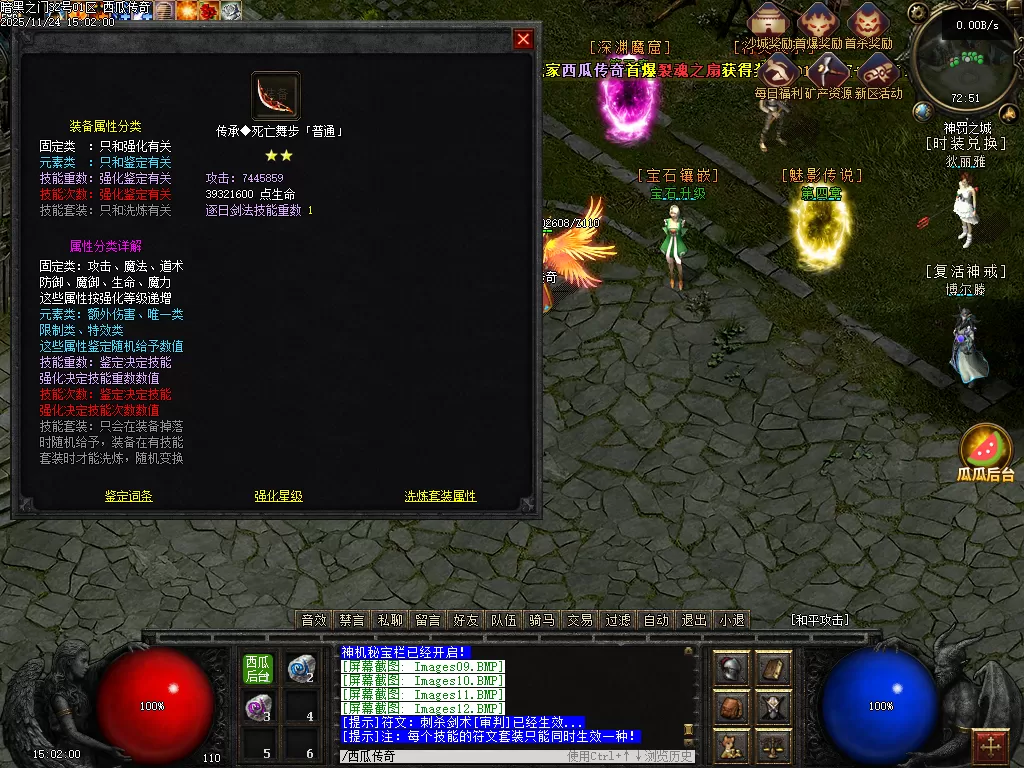Viewport: 1024px width, 768px height.
Task: Open the 新区活动 event icon
Action: [x=877, y=71]
